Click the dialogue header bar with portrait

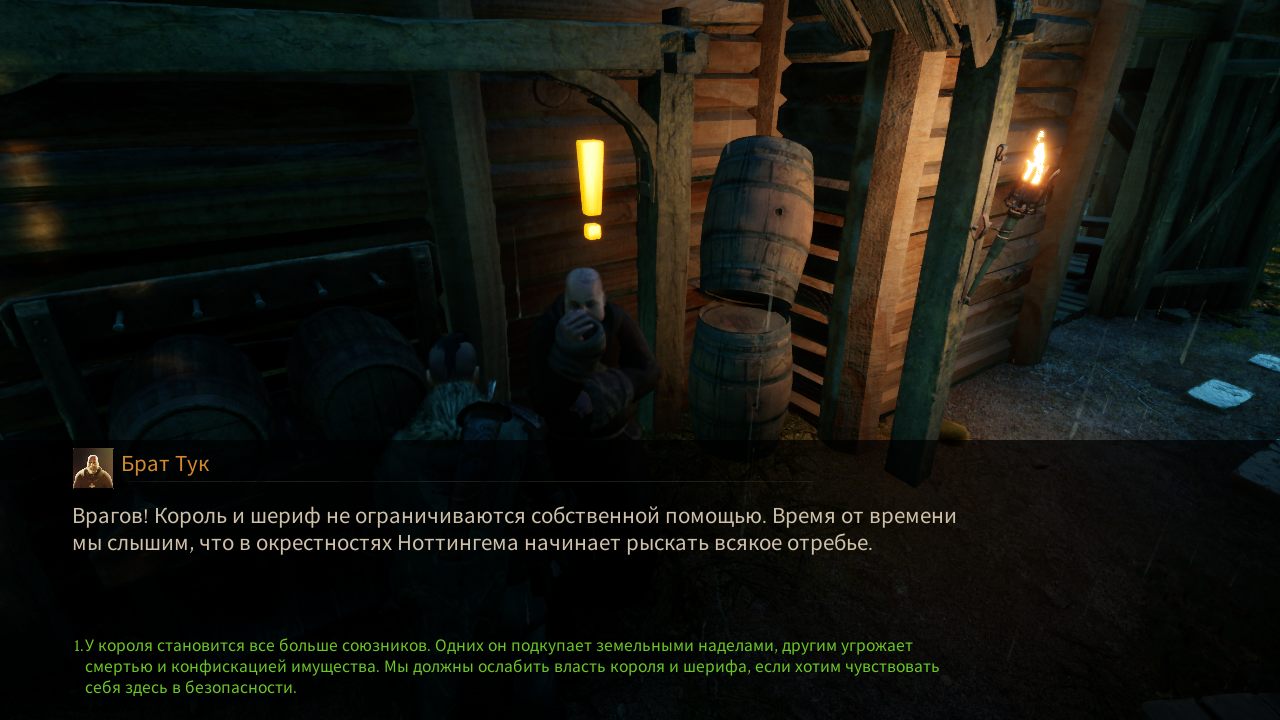click(x=400, y=464)
